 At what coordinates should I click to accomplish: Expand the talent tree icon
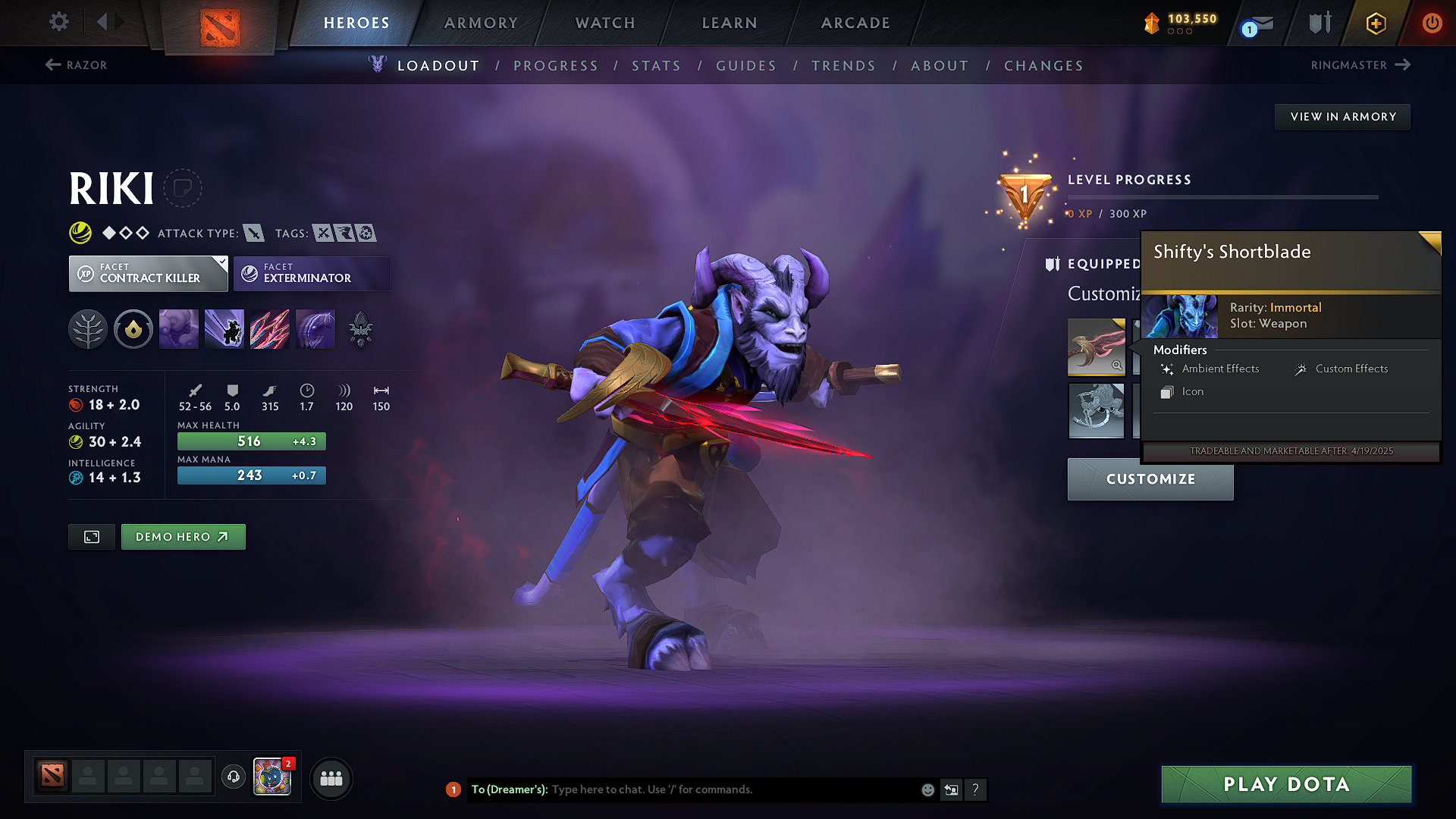tap(87, 328)
